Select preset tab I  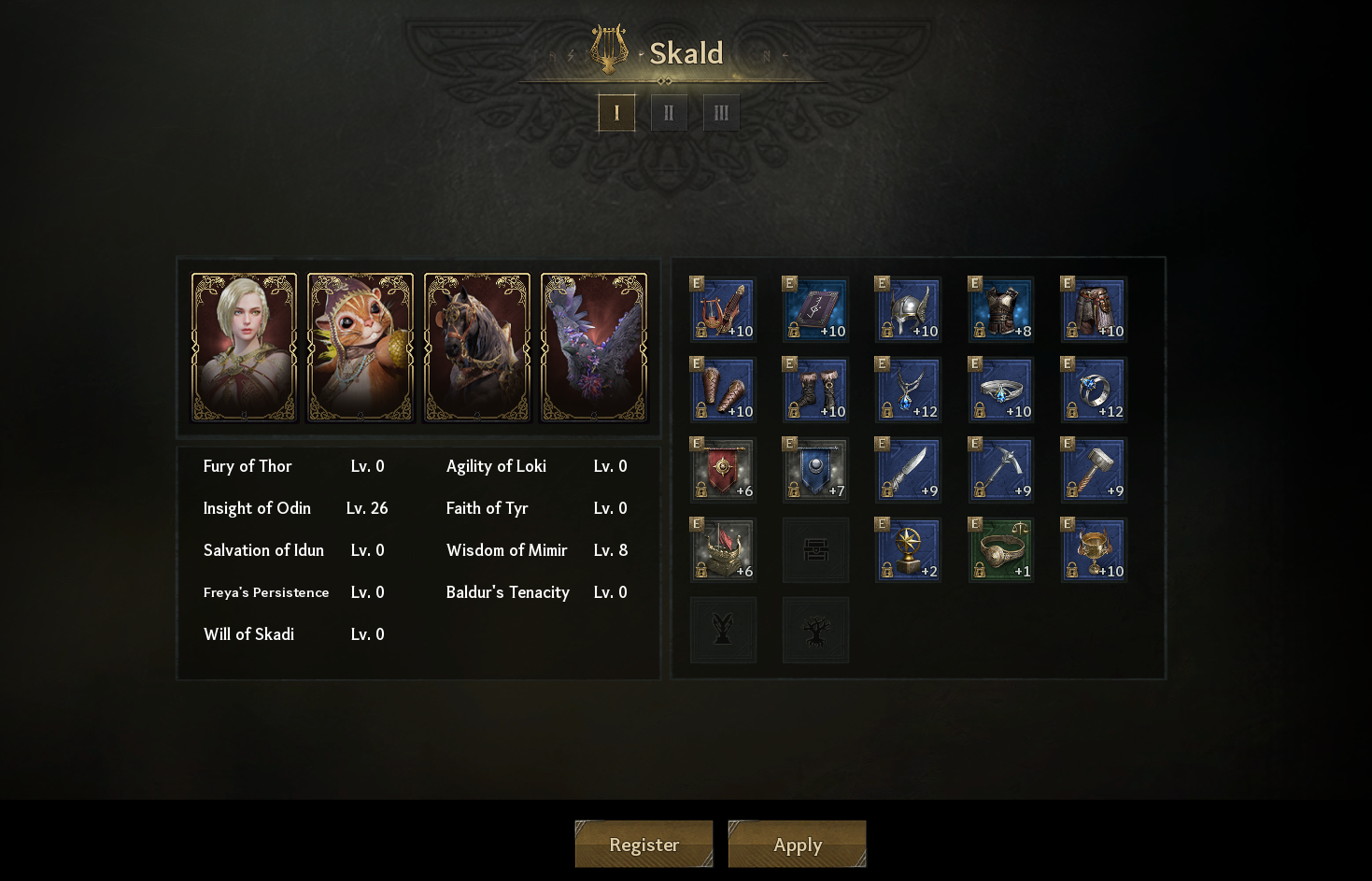[616, 113]
